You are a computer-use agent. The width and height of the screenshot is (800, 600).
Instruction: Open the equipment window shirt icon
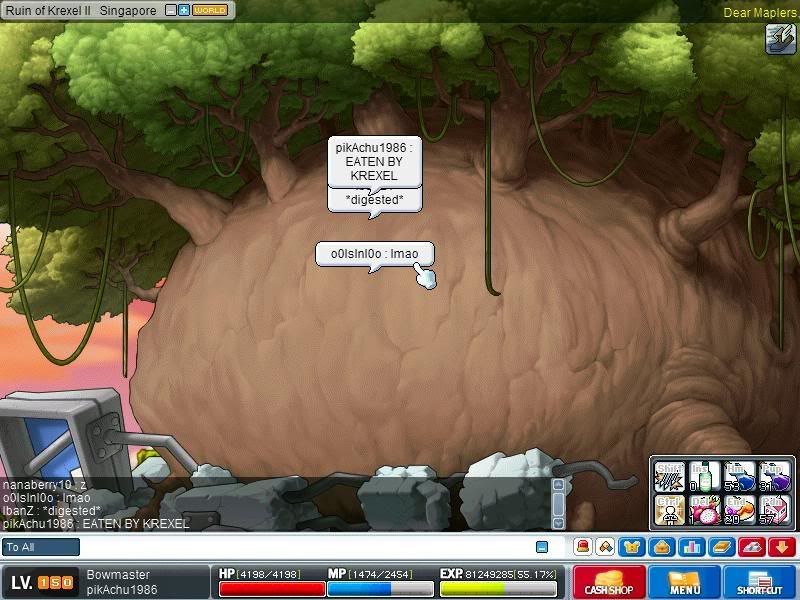click(x=630, y=547)
